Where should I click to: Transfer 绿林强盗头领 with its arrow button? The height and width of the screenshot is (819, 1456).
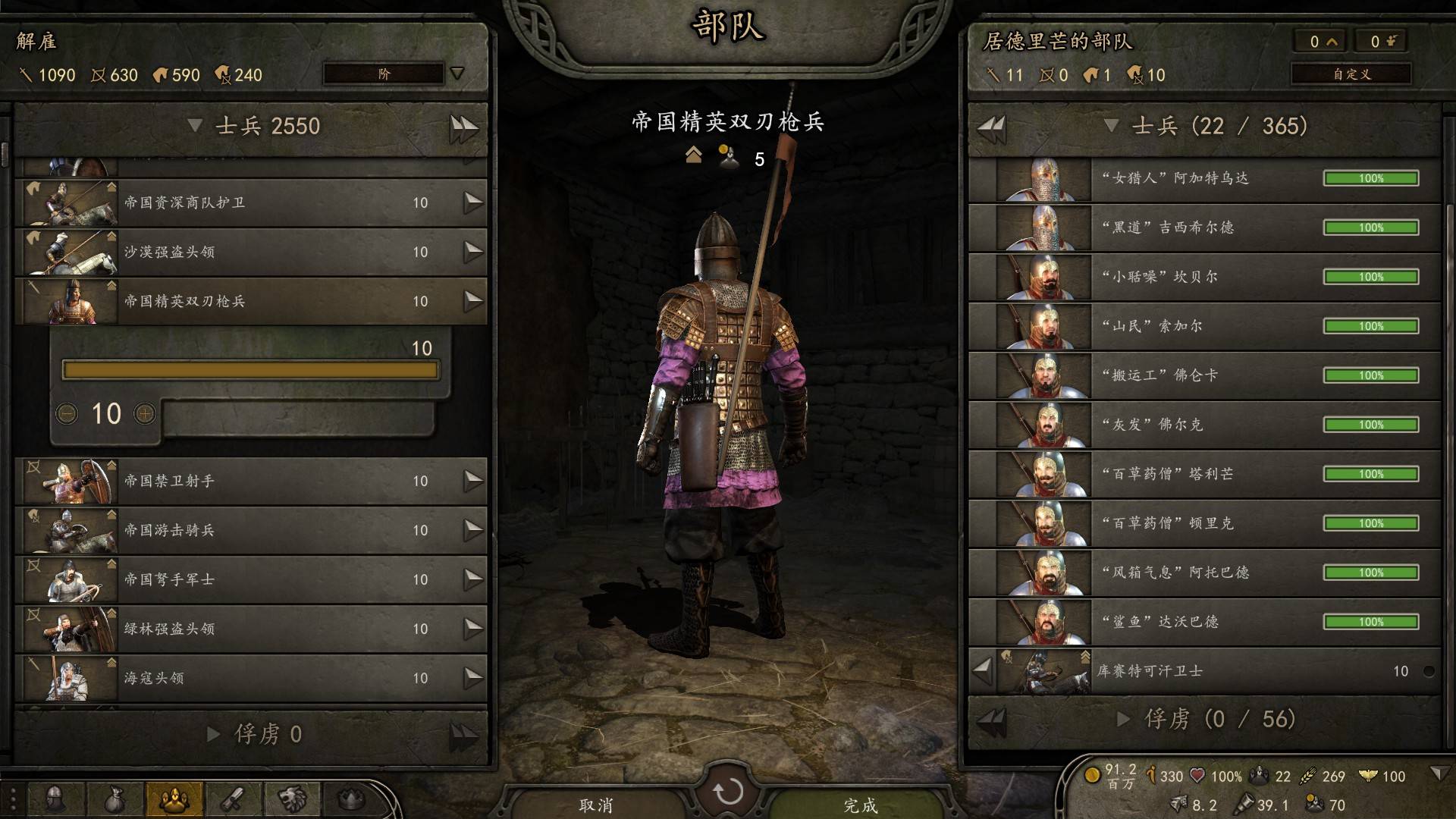tap(473, 628)
